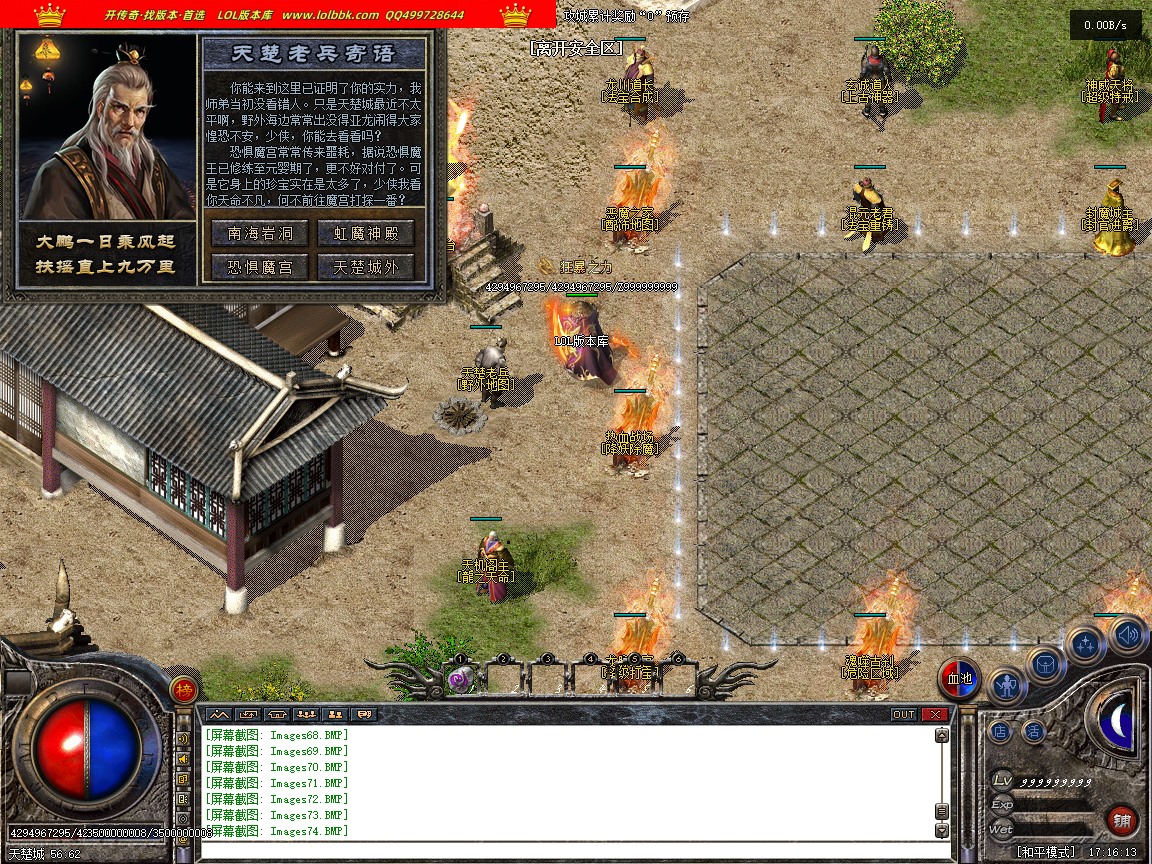Click the chat scroll down arrow
Screen dimensions: 1152x864
(941, 830)
